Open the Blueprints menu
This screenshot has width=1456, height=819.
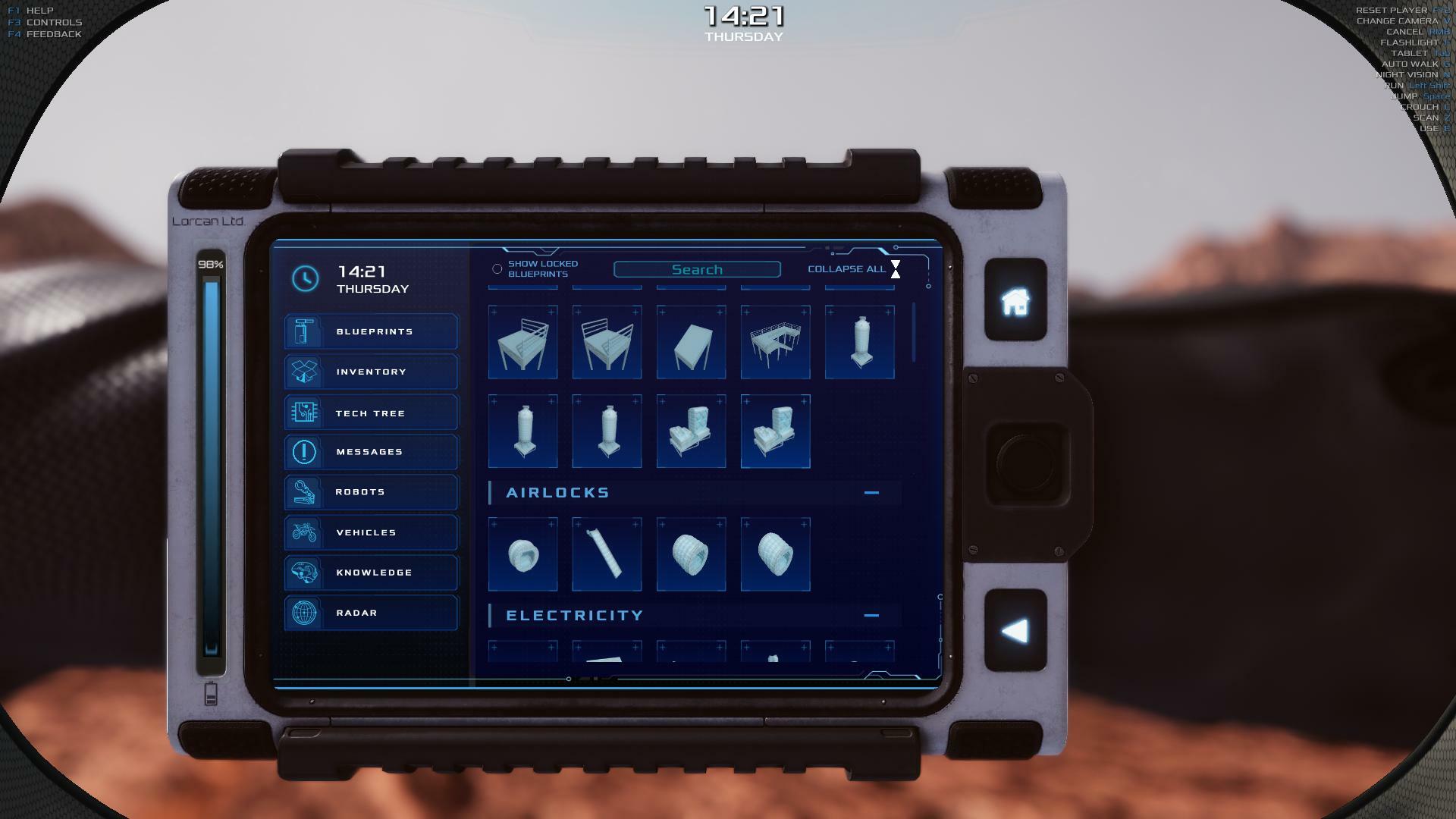[372, 331]
